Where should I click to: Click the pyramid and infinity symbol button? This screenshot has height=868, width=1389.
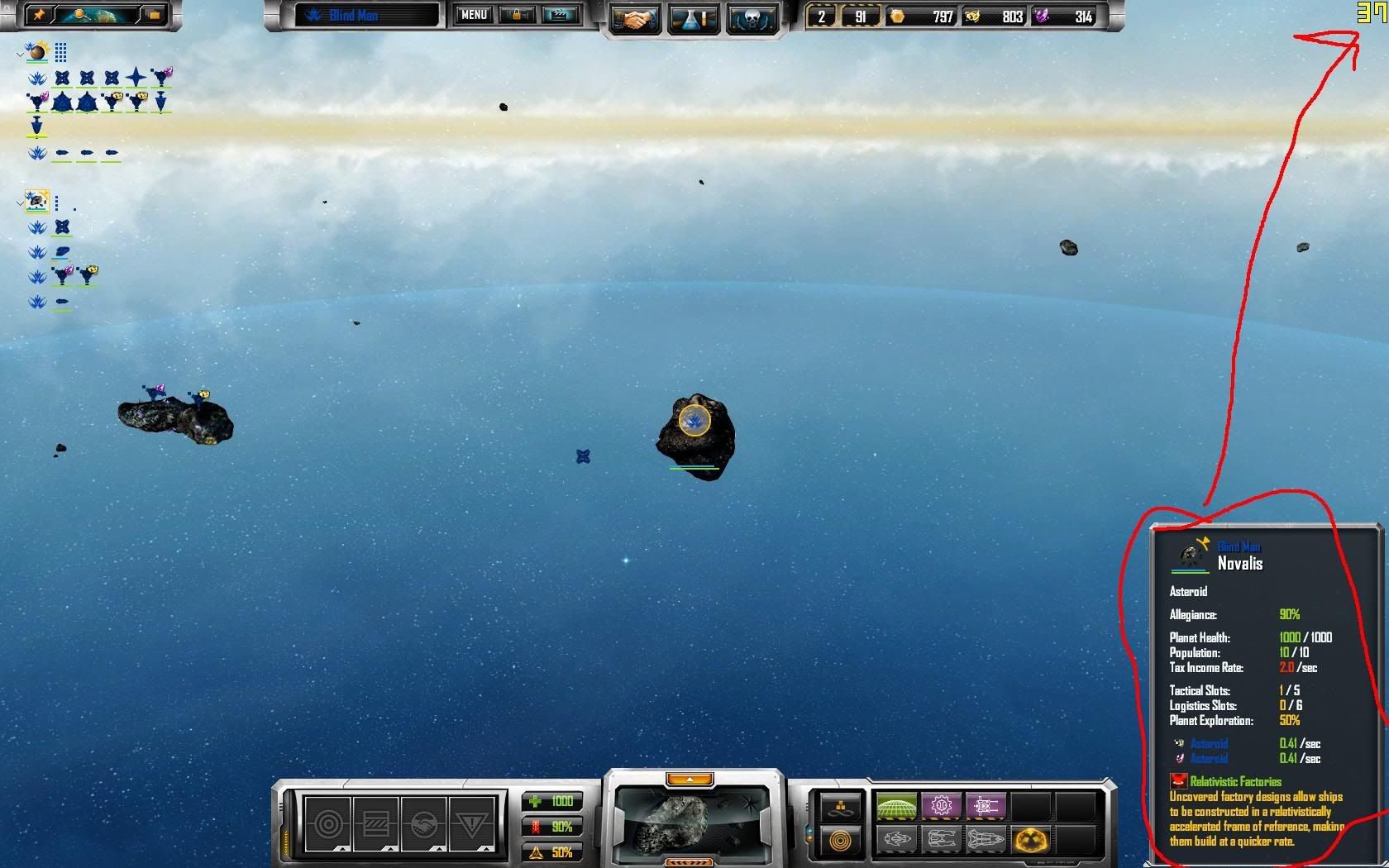pyautogui.click(x=840, y=806)
